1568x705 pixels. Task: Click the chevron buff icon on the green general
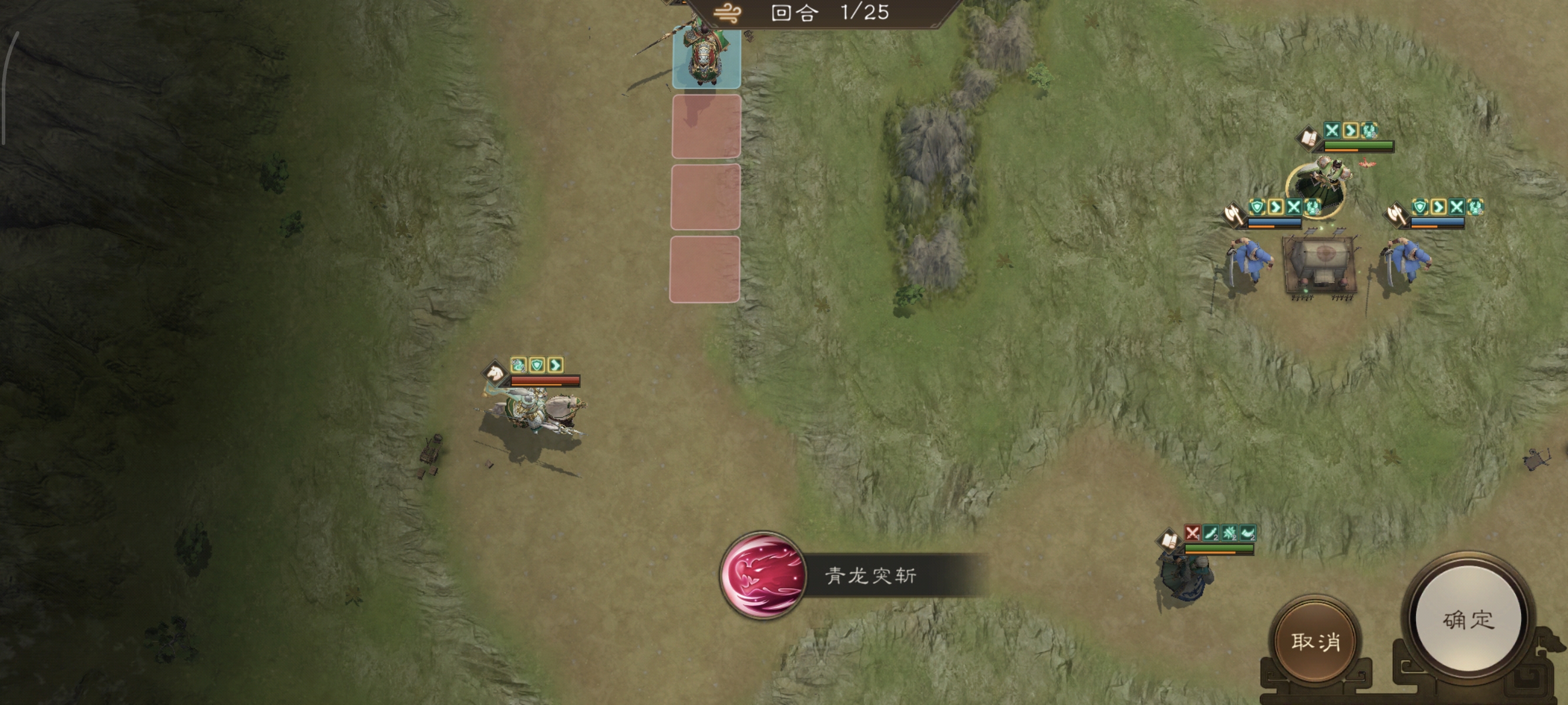coord(1352,131)
